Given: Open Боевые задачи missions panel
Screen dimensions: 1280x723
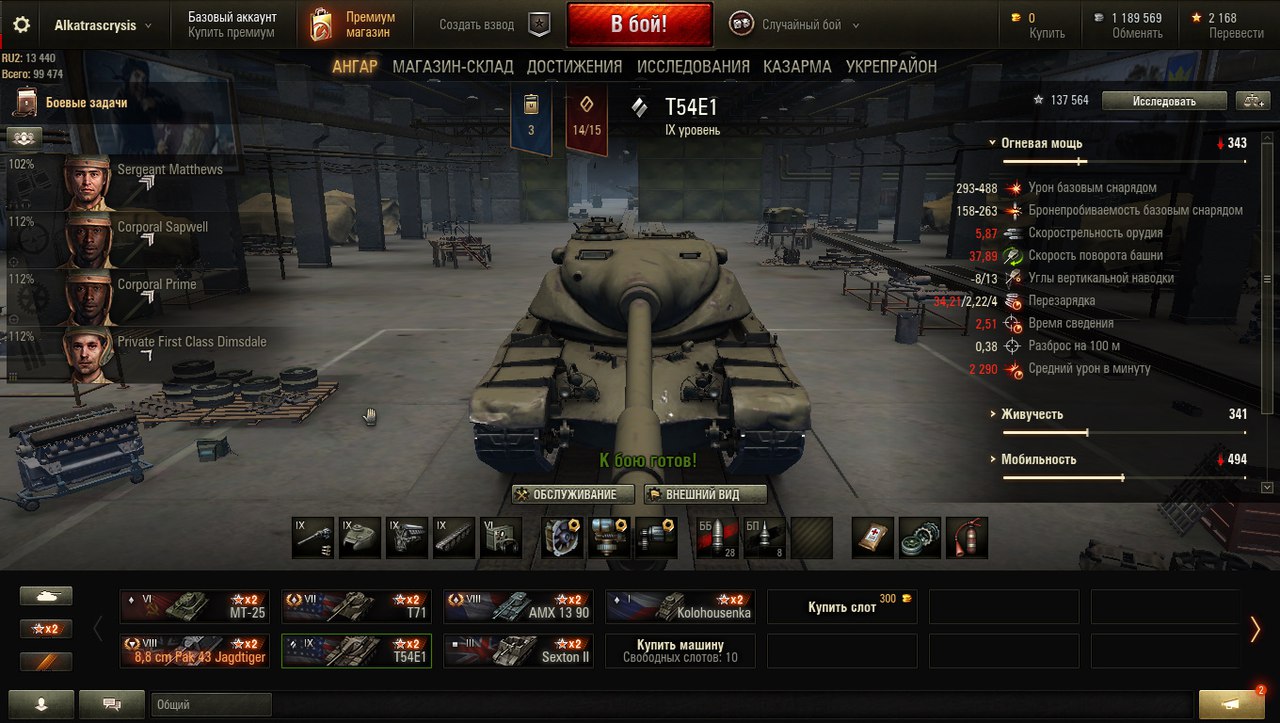Looking at the screenshot, I should pyautogui.click(x=85, y=102).
